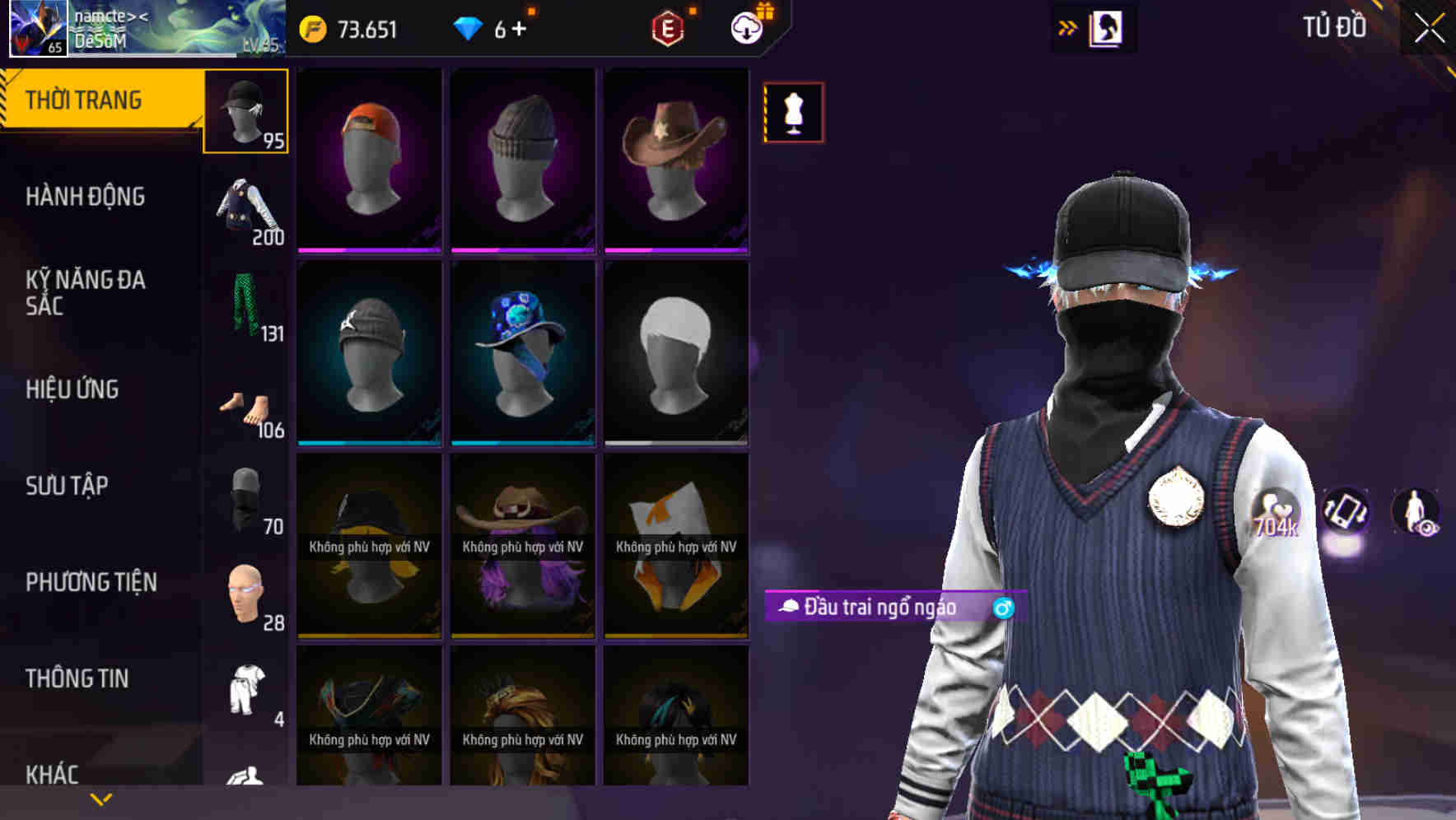Expand the sidebar with the bottom chevron
Viewport: 1456px width, 820px height.
coord(100,798)
